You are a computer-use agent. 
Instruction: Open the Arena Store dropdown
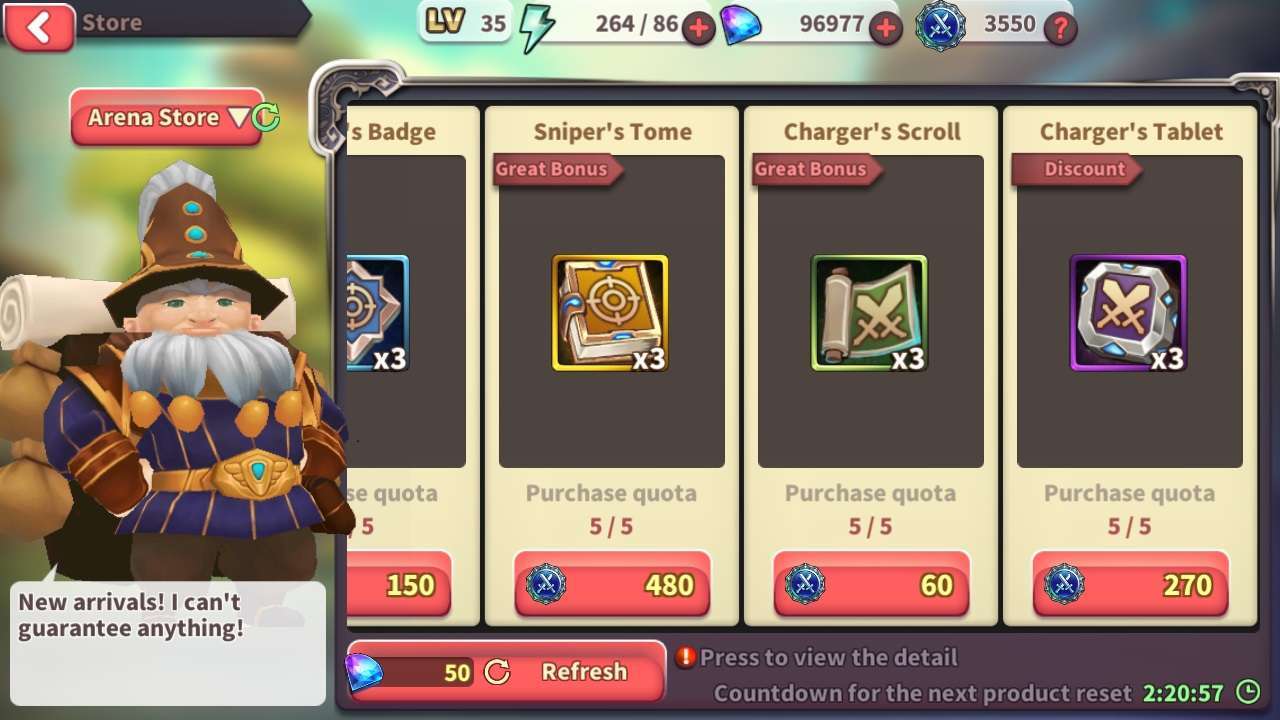click(165, 118)
